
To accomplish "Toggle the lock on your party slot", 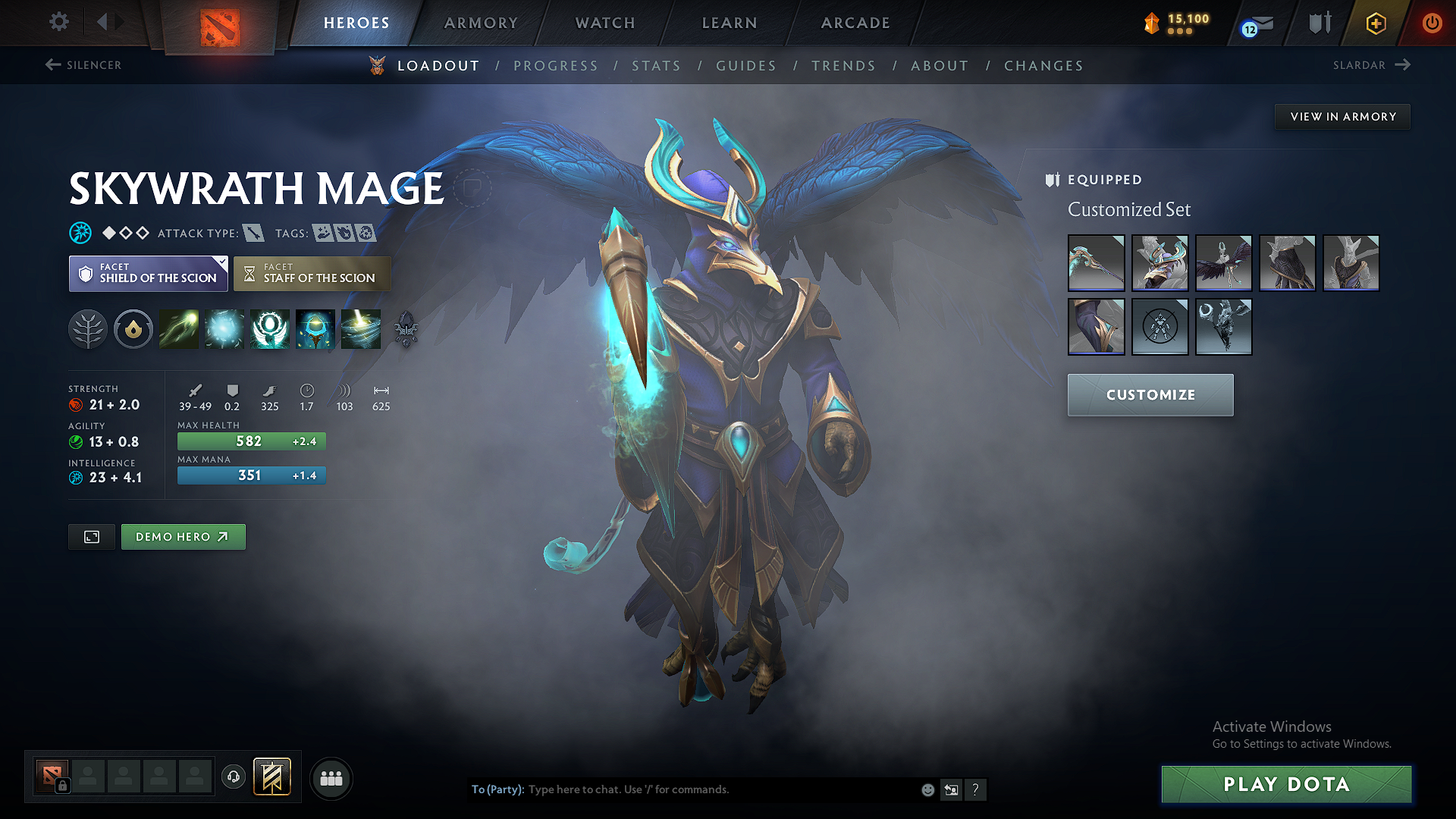I will (61, 784).
